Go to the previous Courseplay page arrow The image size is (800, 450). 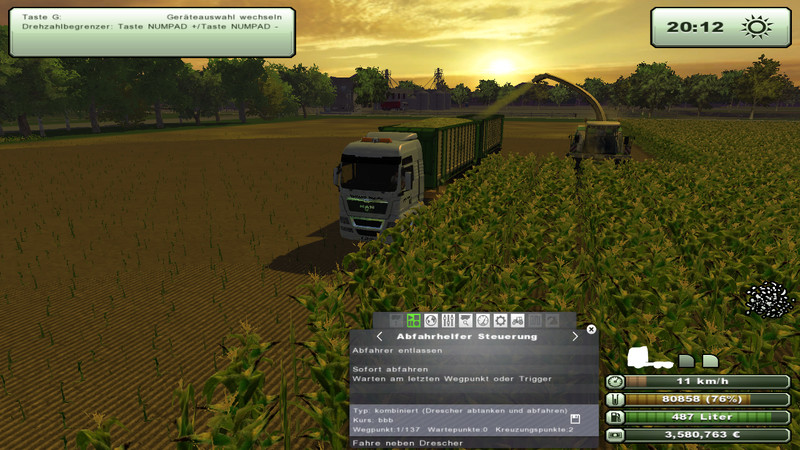click(379, 337)
